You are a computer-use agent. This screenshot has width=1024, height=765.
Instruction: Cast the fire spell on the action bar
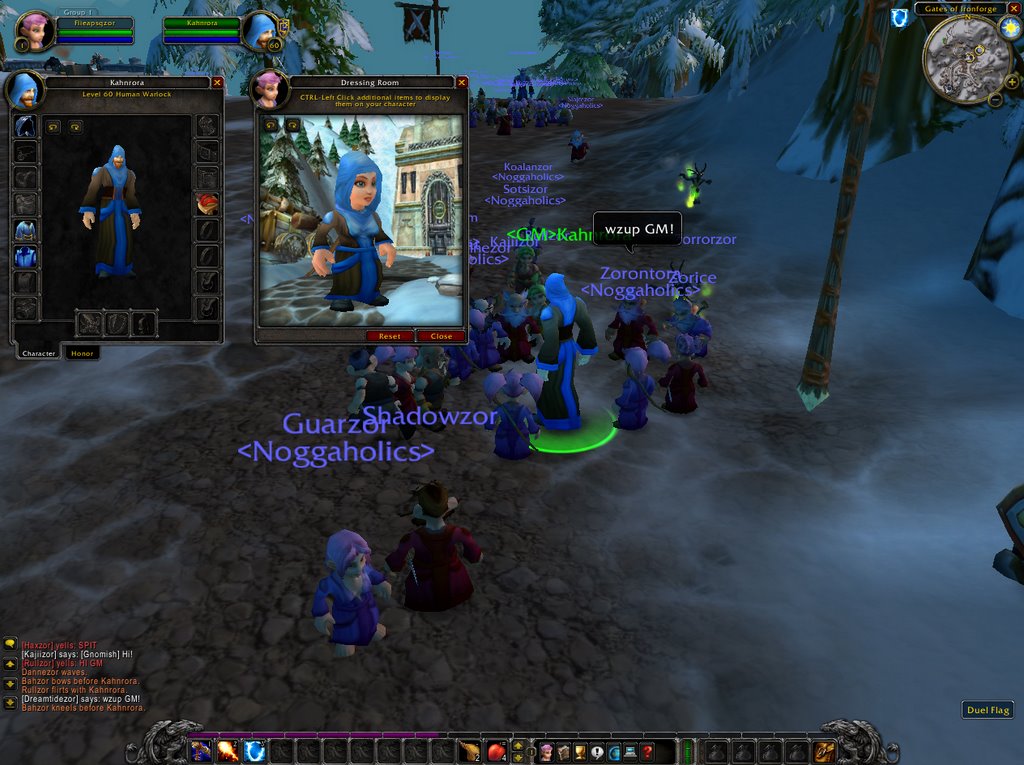point(228,751)
